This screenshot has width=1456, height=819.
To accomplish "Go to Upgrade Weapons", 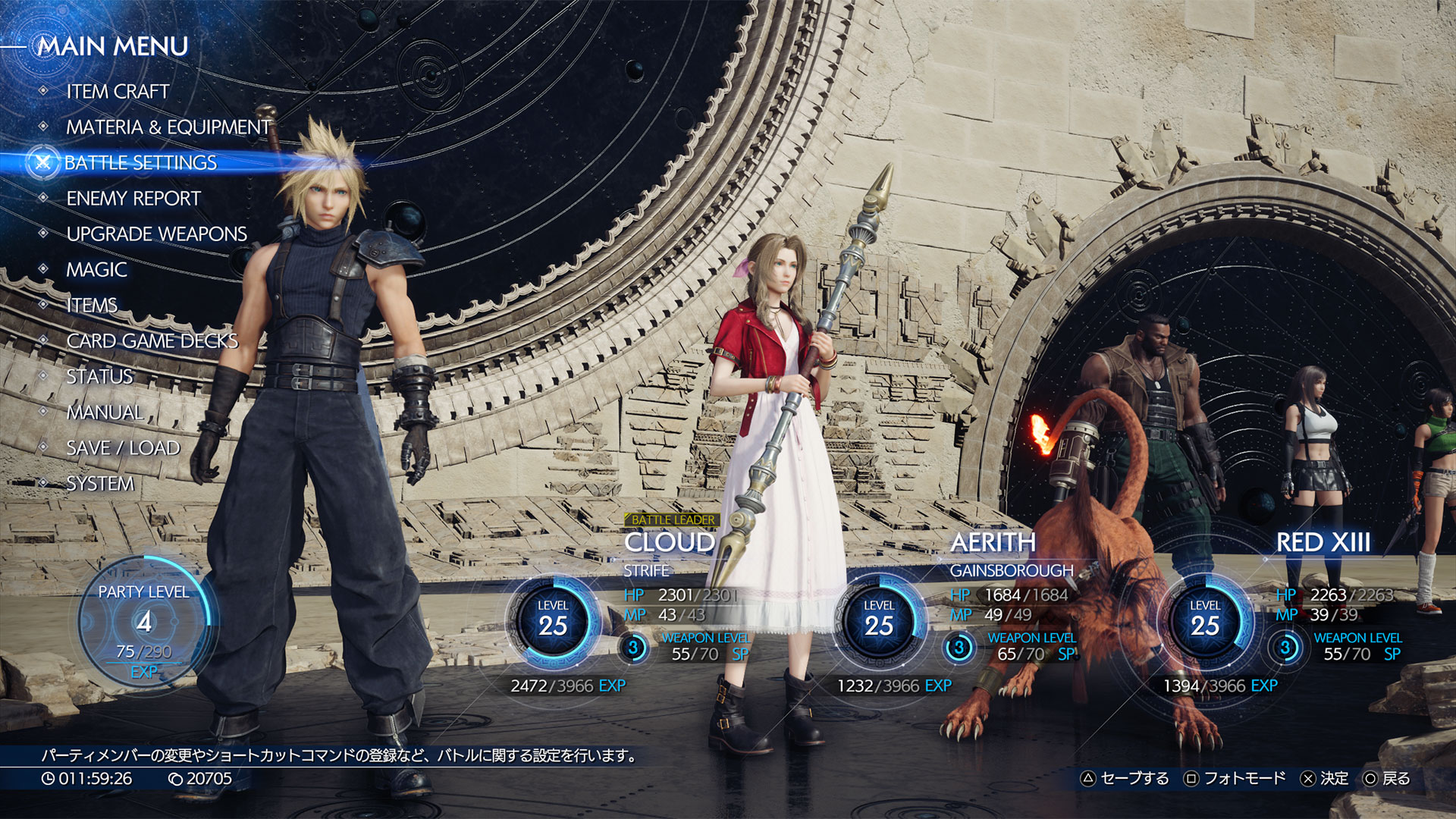I will coord(156,234).
